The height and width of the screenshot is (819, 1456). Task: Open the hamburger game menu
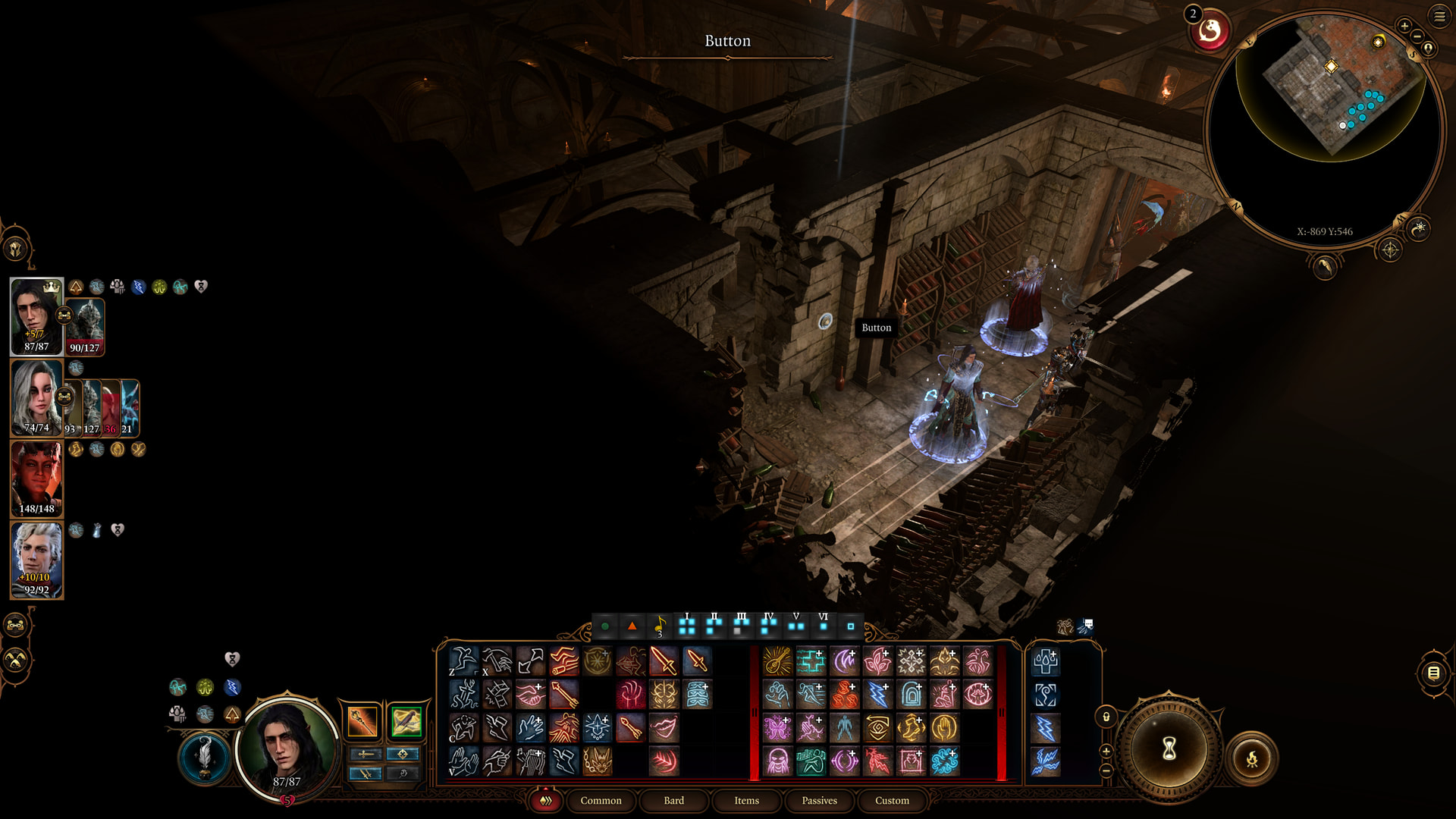(1439, 16)
